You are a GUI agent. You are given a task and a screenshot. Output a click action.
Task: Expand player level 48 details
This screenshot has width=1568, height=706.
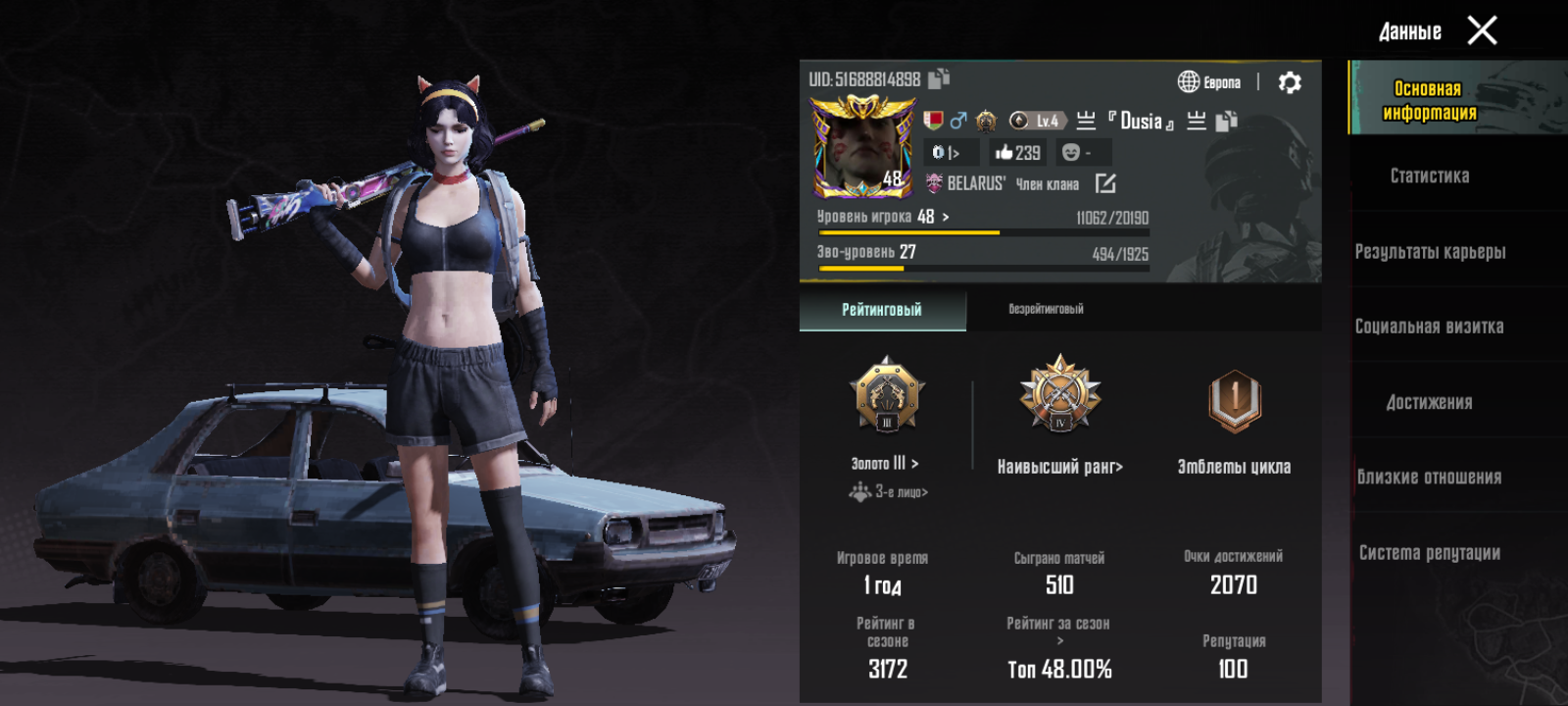pyautogui.click(x=882, y=218)
